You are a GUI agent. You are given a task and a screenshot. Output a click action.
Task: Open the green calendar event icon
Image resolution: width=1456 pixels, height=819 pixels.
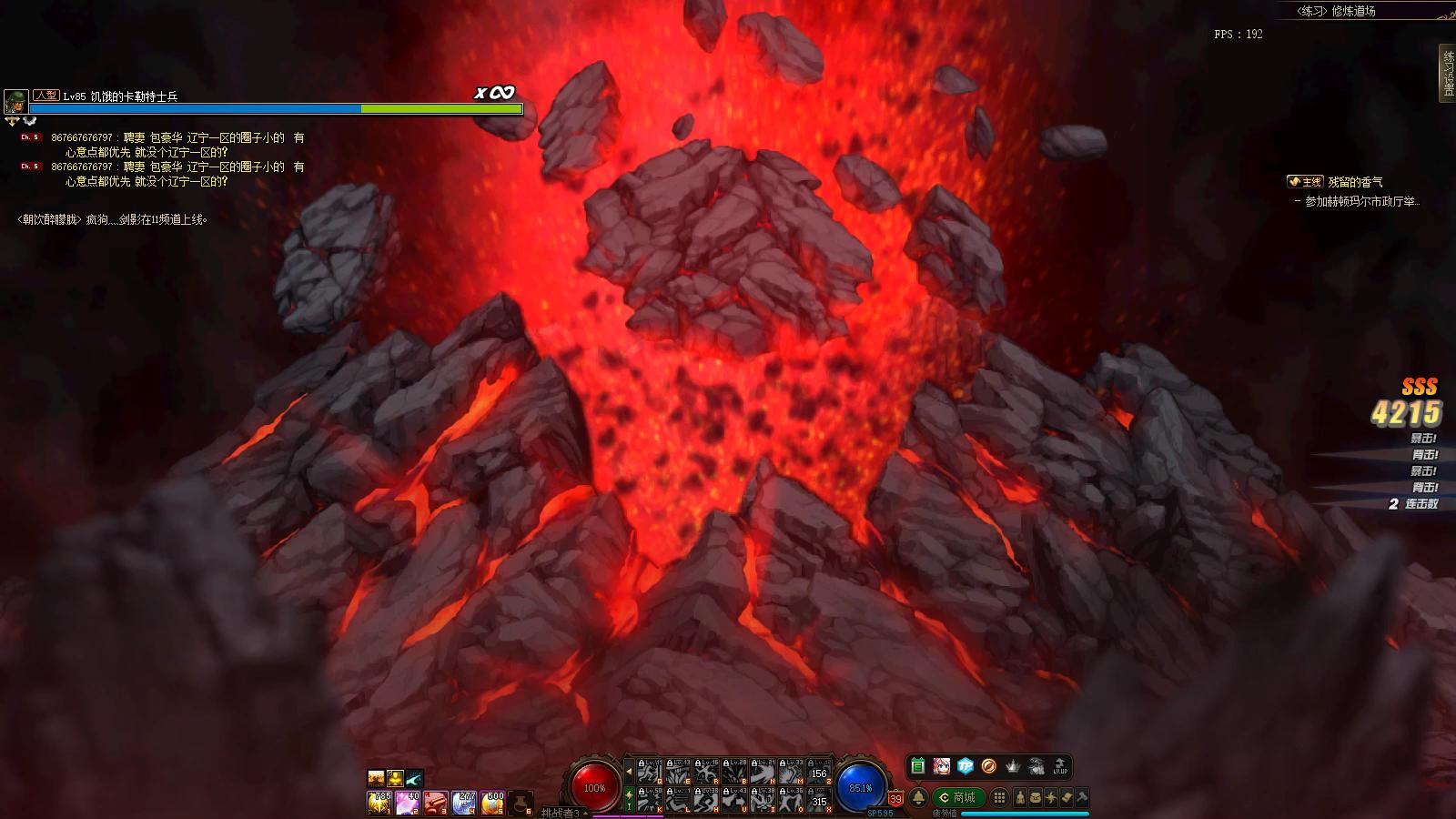(917, 766)
